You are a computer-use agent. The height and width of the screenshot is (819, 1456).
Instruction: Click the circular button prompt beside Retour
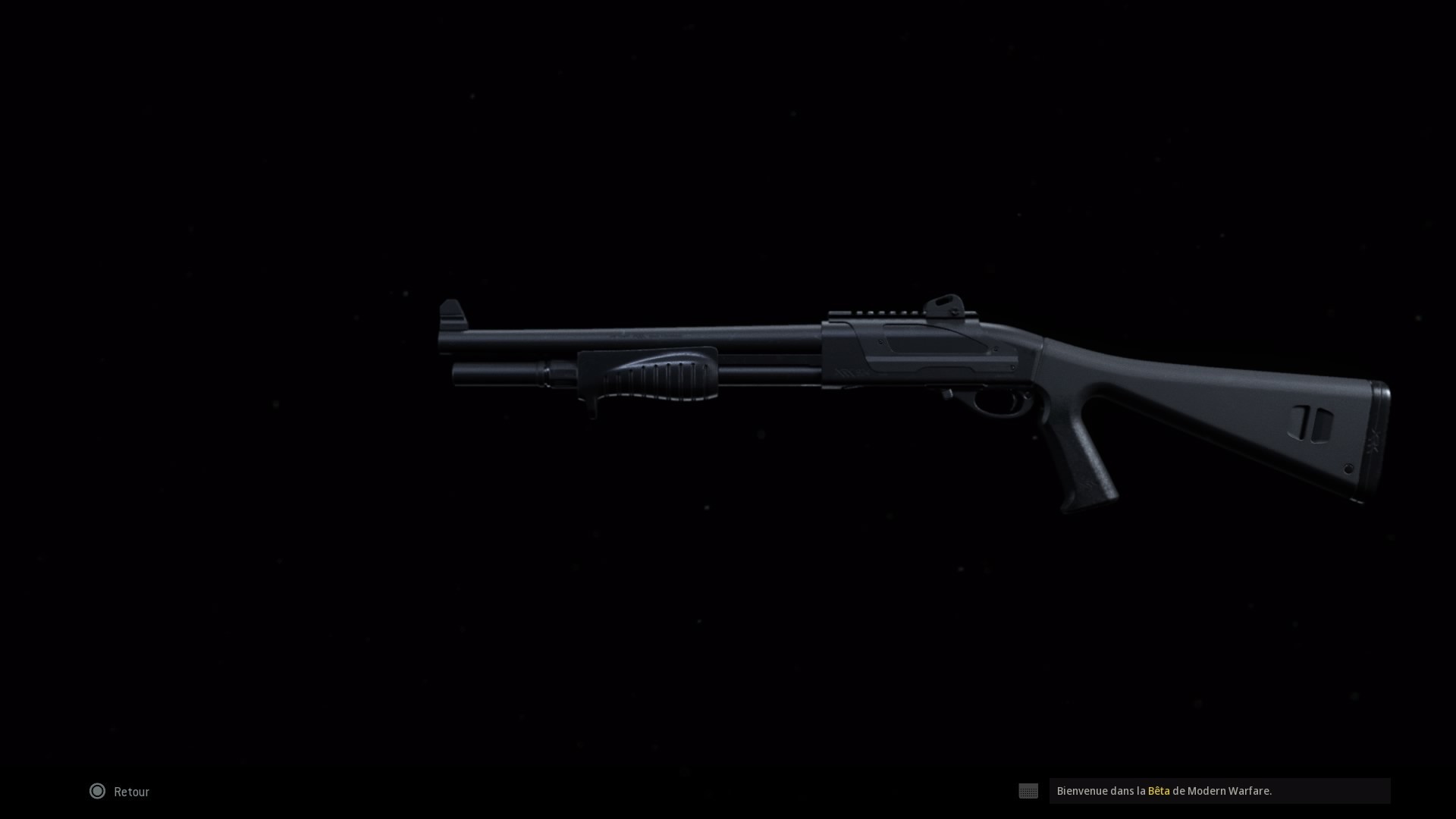pyautogui.click(x=97, y=791)
